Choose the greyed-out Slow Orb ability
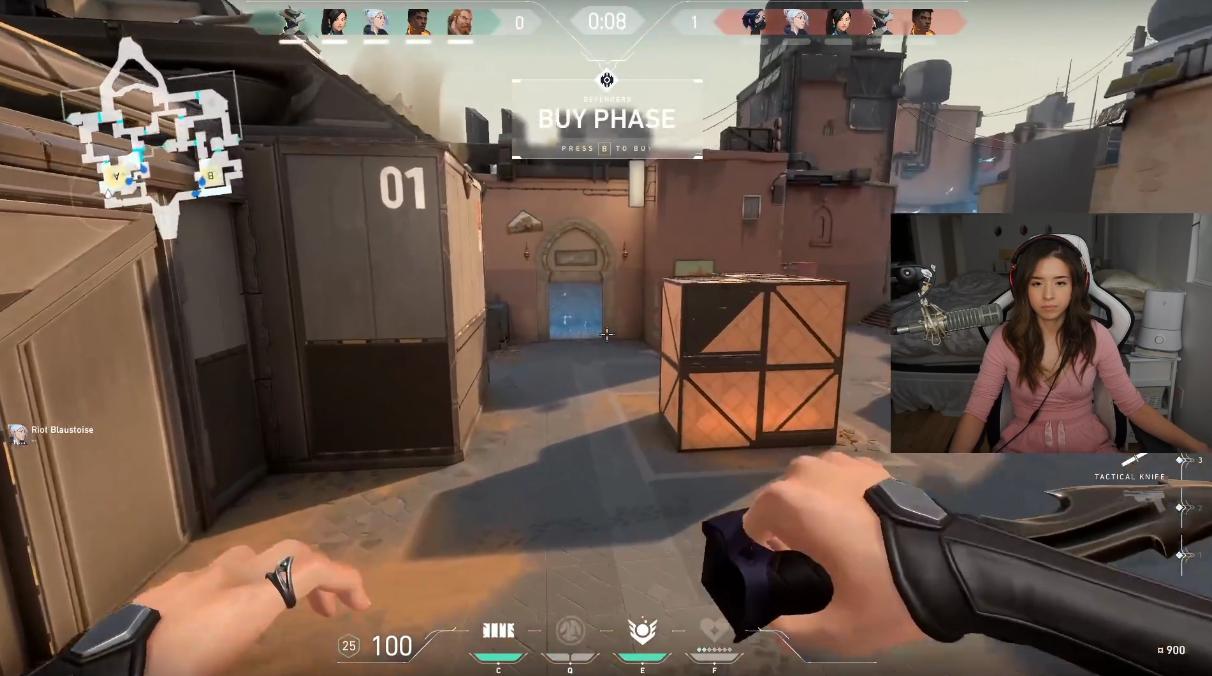Screen dimensions: 1212x676 570,630
